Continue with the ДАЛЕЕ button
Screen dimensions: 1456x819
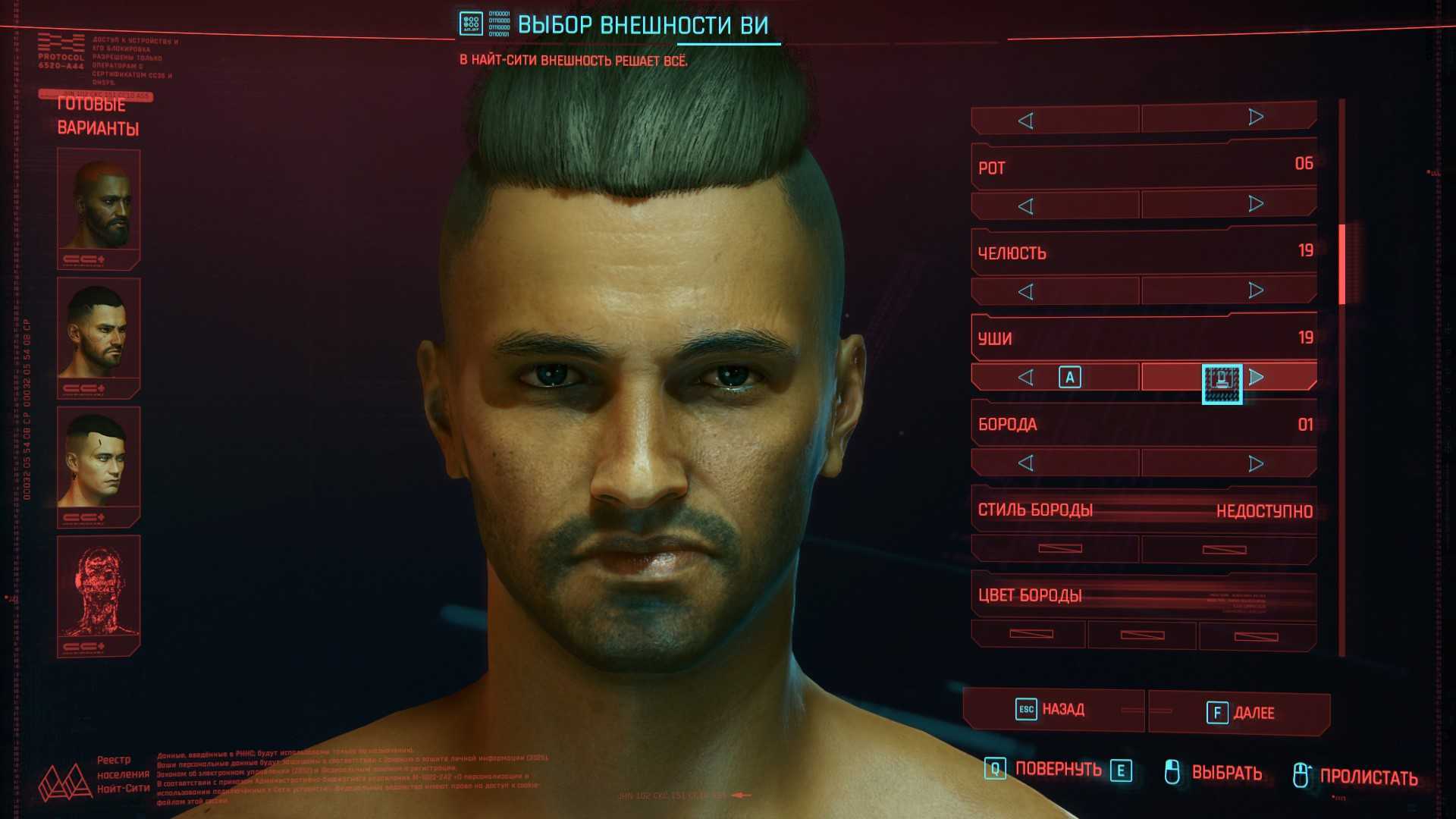pos(1241,713)
